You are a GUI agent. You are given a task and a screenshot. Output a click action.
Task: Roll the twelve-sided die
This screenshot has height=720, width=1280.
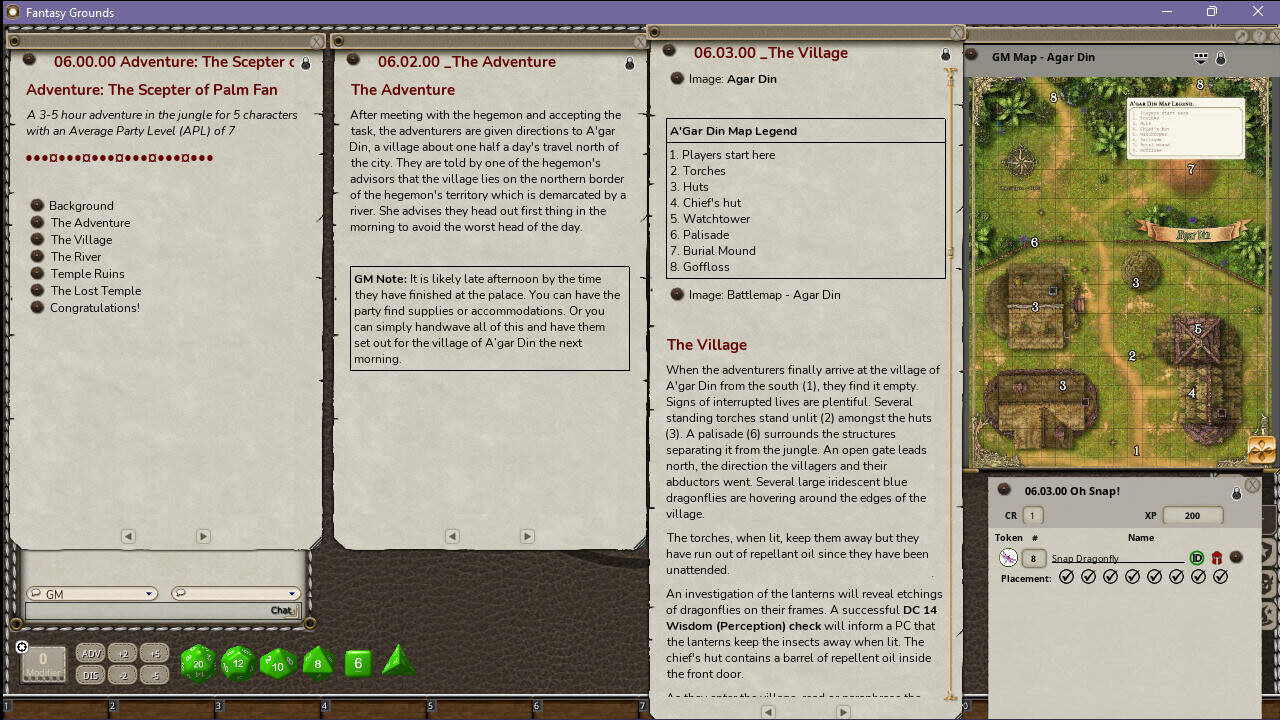(237, 663)
